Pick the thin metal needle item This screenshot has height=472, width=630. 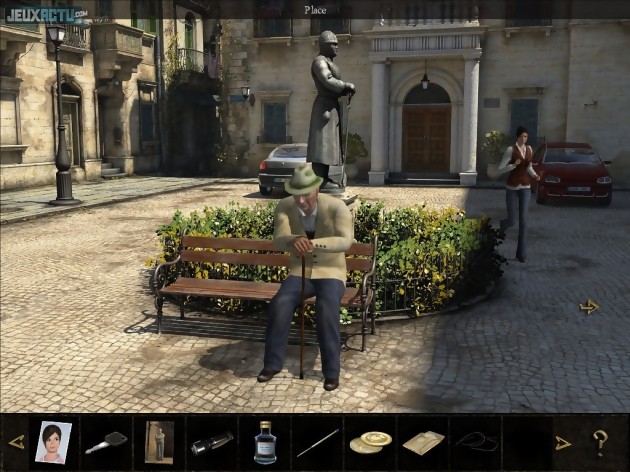[x=318, y=442]
